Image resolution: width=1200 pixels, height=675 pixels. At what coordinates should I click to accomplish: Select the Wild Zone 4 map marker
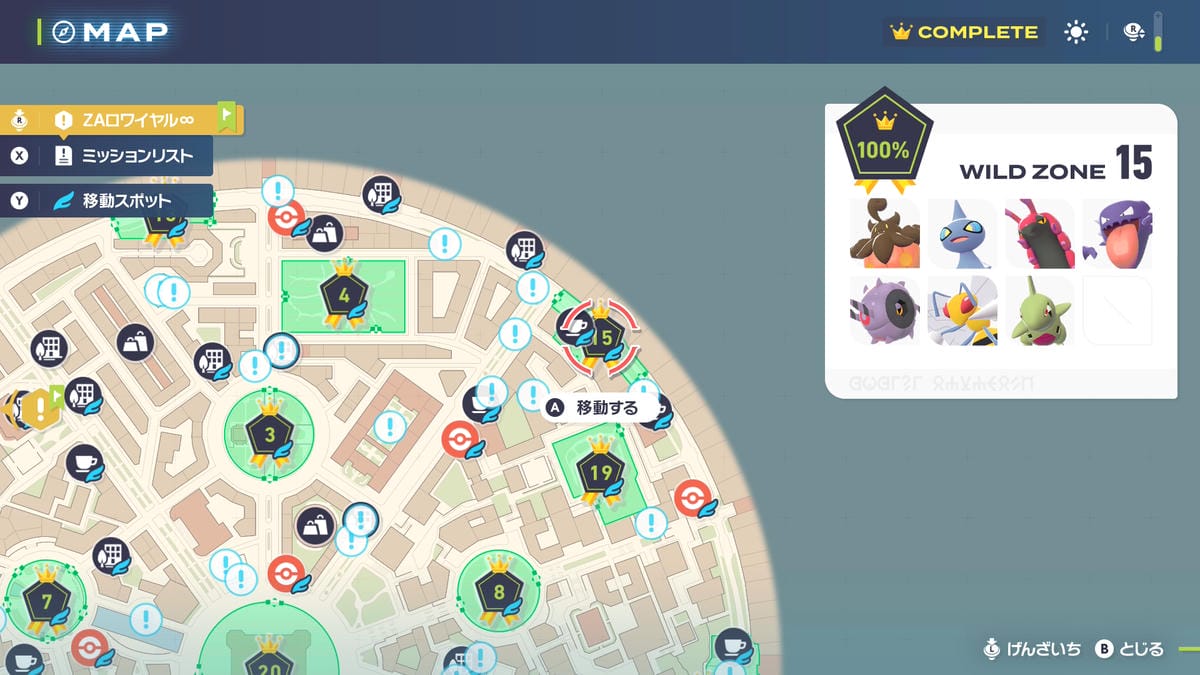343,296
